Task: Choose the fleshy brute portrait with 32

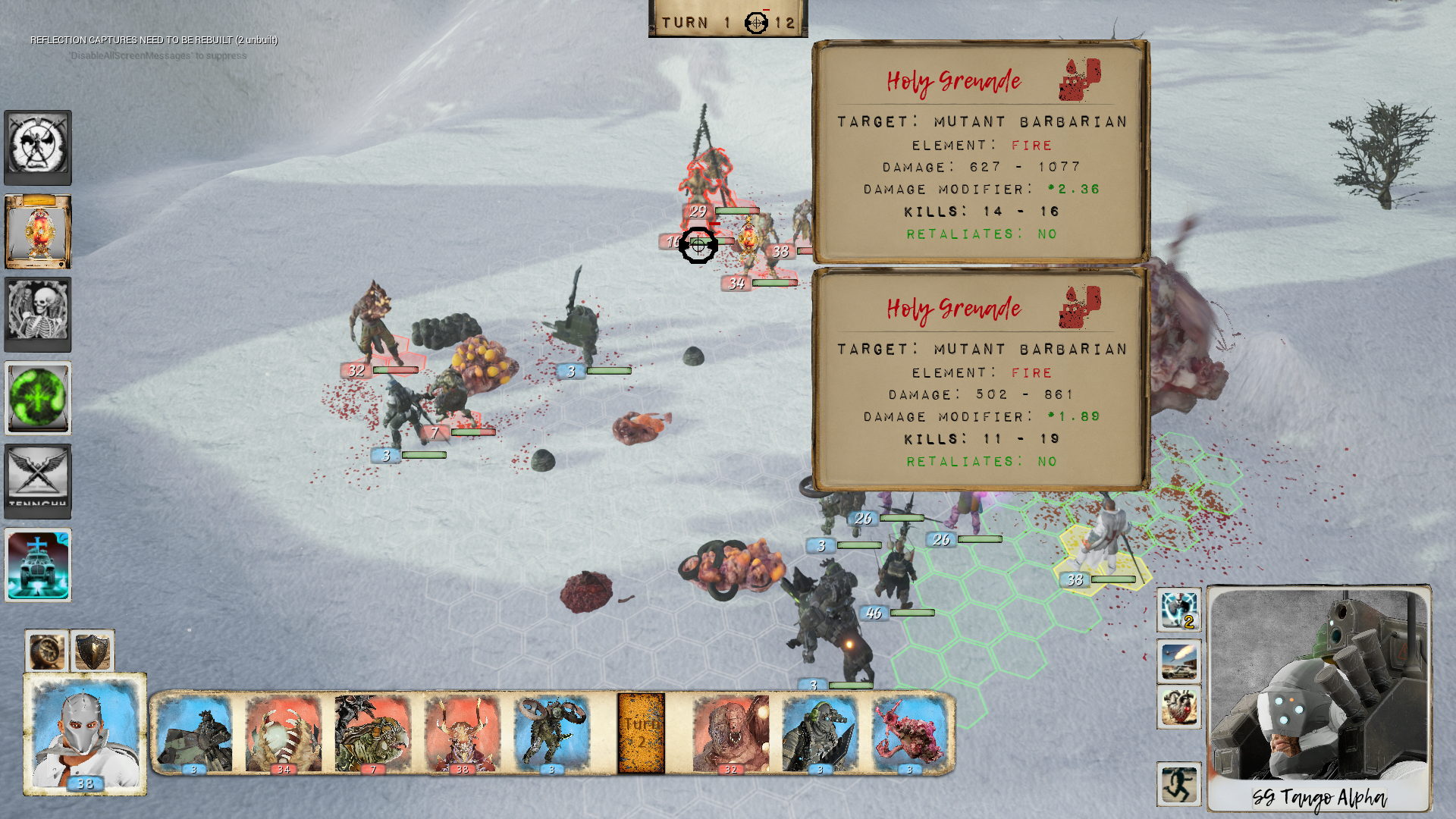Action: click(730, 733)
